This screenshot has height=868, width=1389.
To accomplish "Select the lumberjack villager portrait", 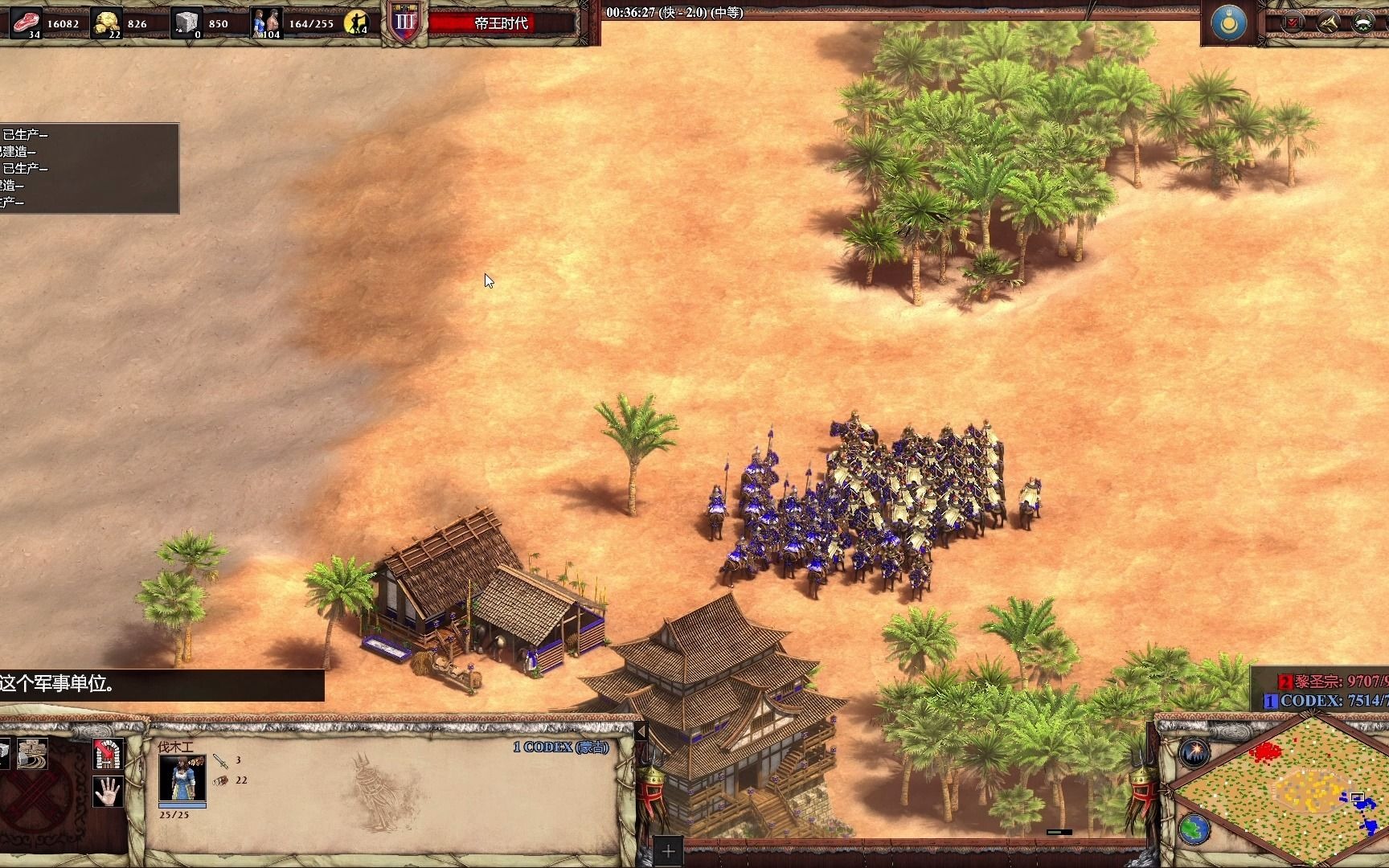I will (x=182, y=780).
